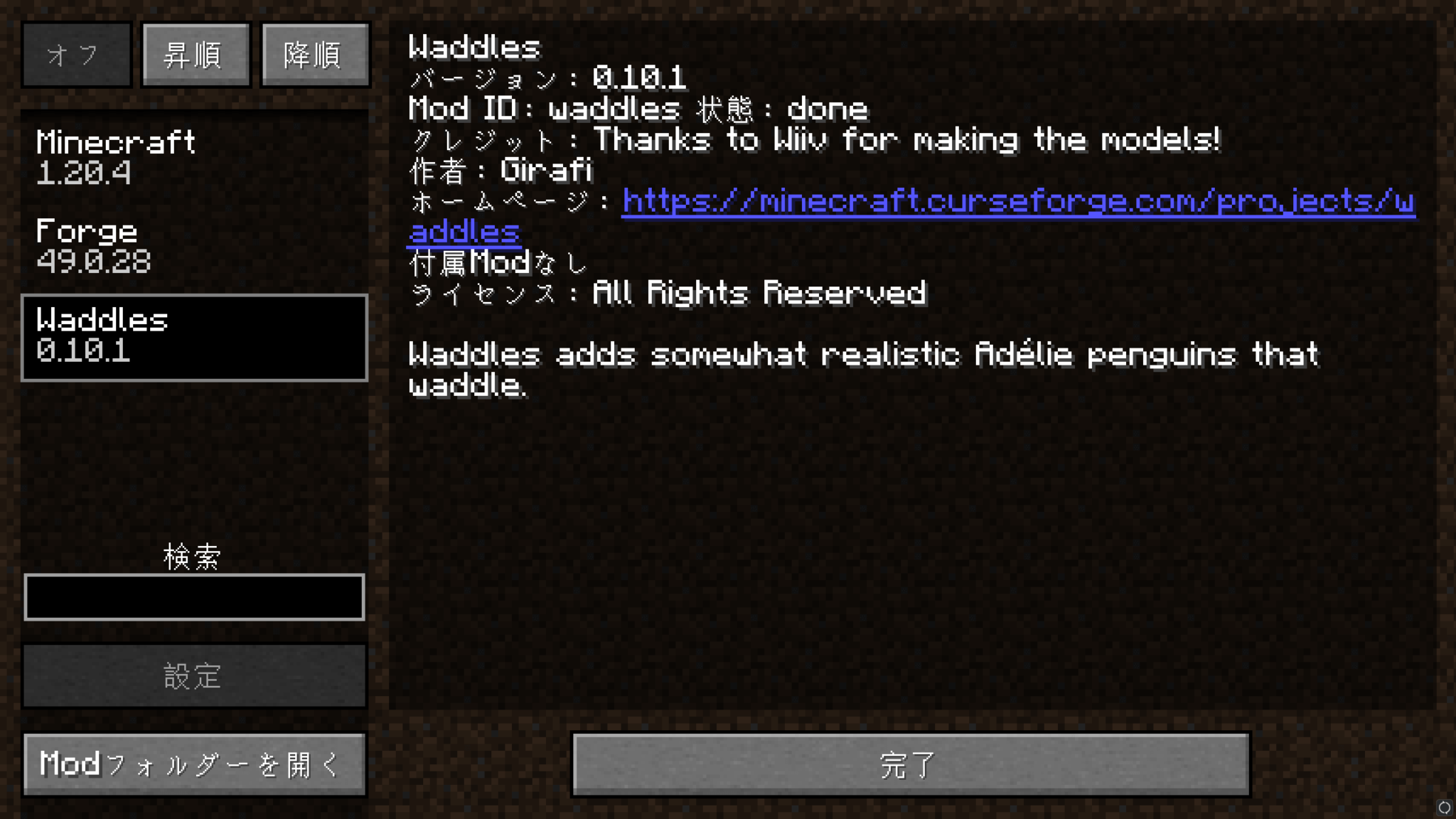This screenshot has width=1456, height=819.
Task: Click the grayed 設定 config button
Action: [195, 676]
